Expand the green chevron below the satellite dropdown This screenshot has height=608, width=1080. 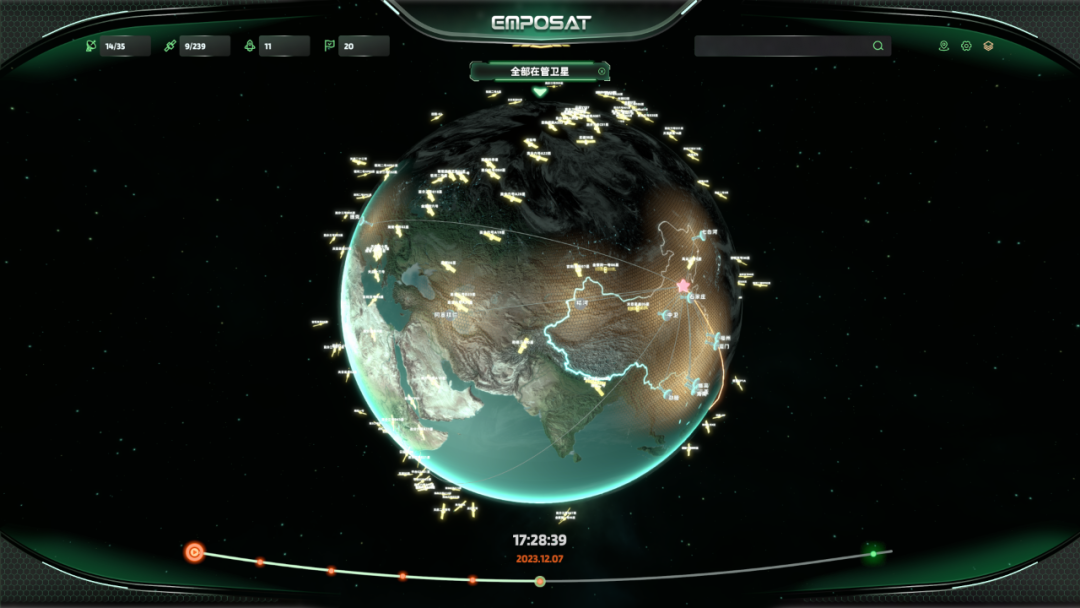(540, 91)
